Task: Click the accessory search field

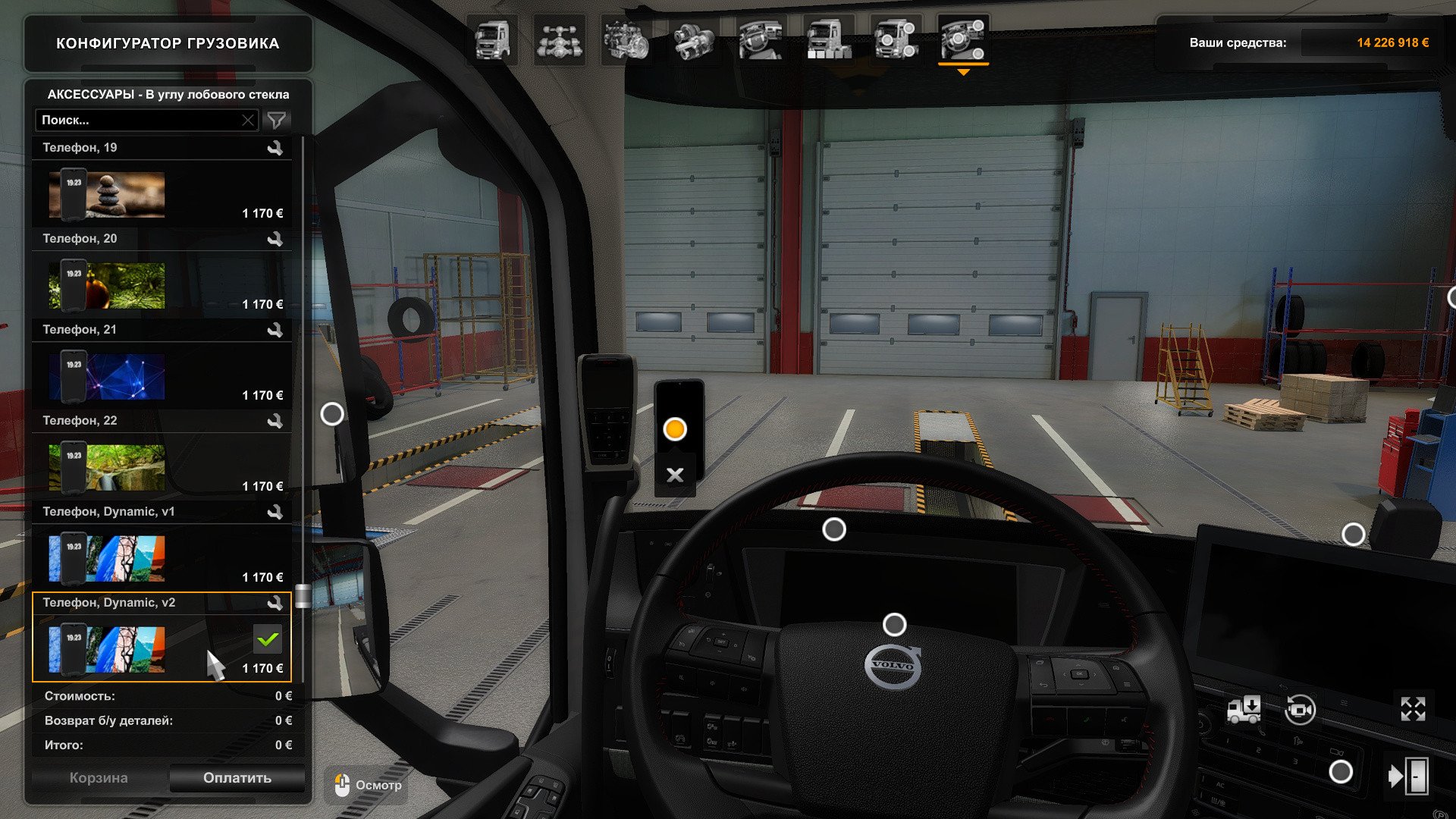Action: [x=140, y=120]
